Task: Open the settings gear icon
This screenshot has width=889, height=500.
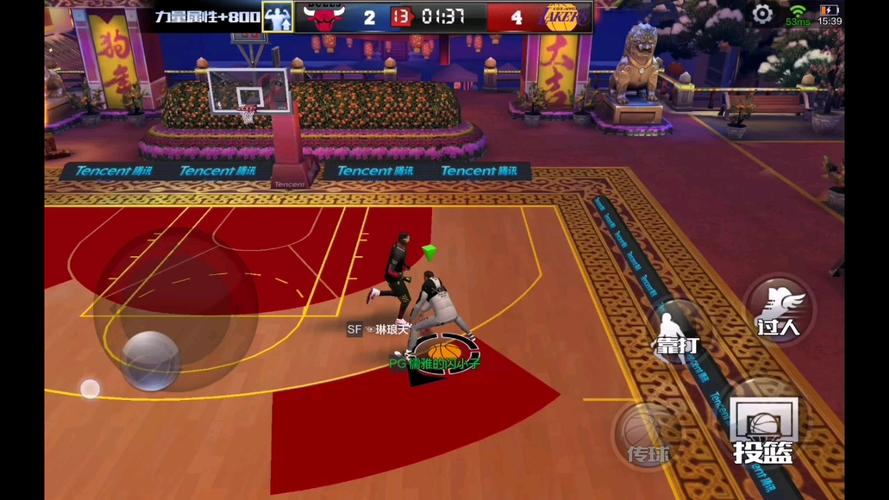Action: tap(762, 14)
